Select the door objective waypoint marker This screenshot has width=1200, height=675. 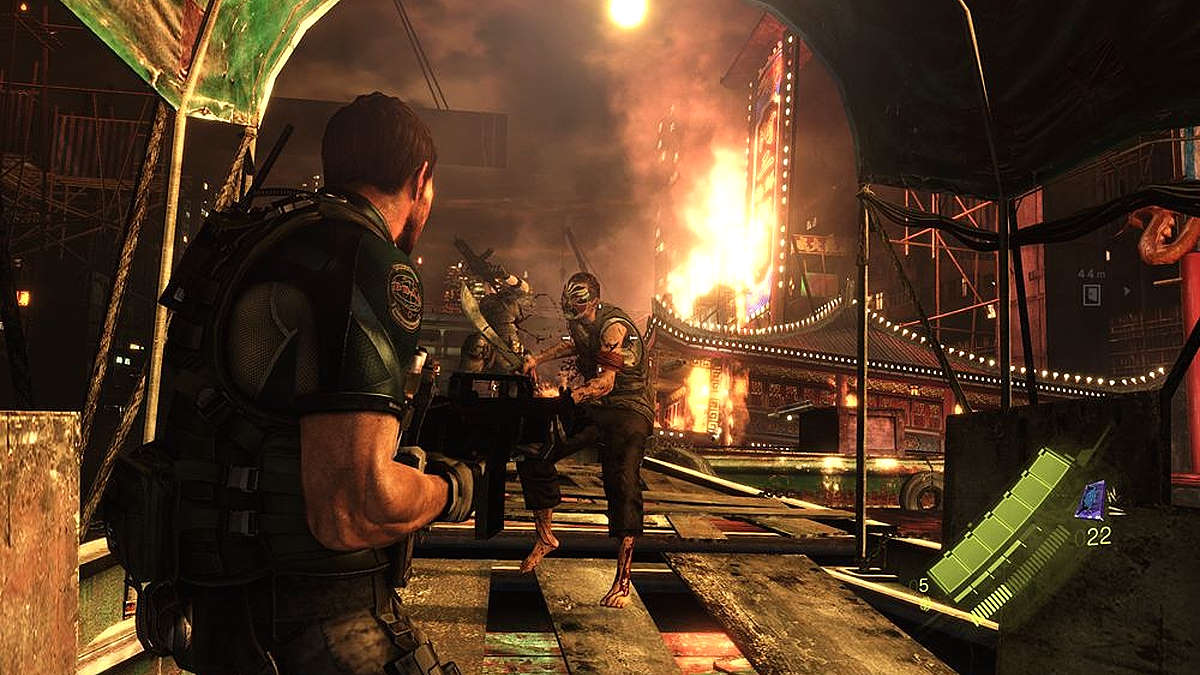coord(1093,294)
